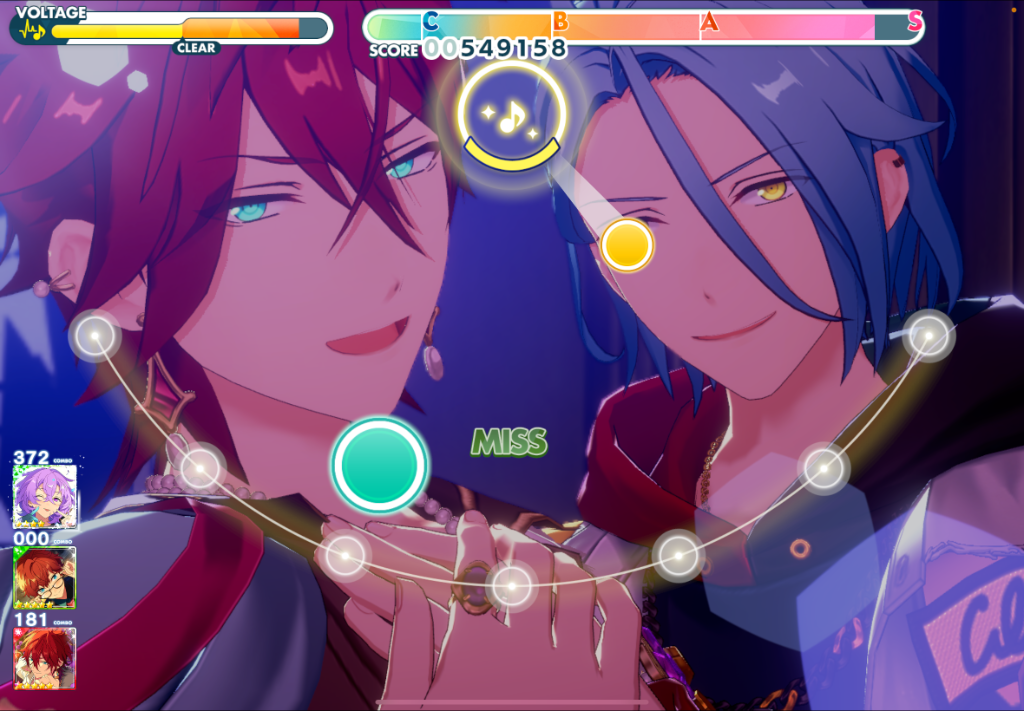This screenshot has width=1024, height=711.
Task: Tap the lowest lane circle on the arc
Action: pyautogui.click(x=511, y=582)
